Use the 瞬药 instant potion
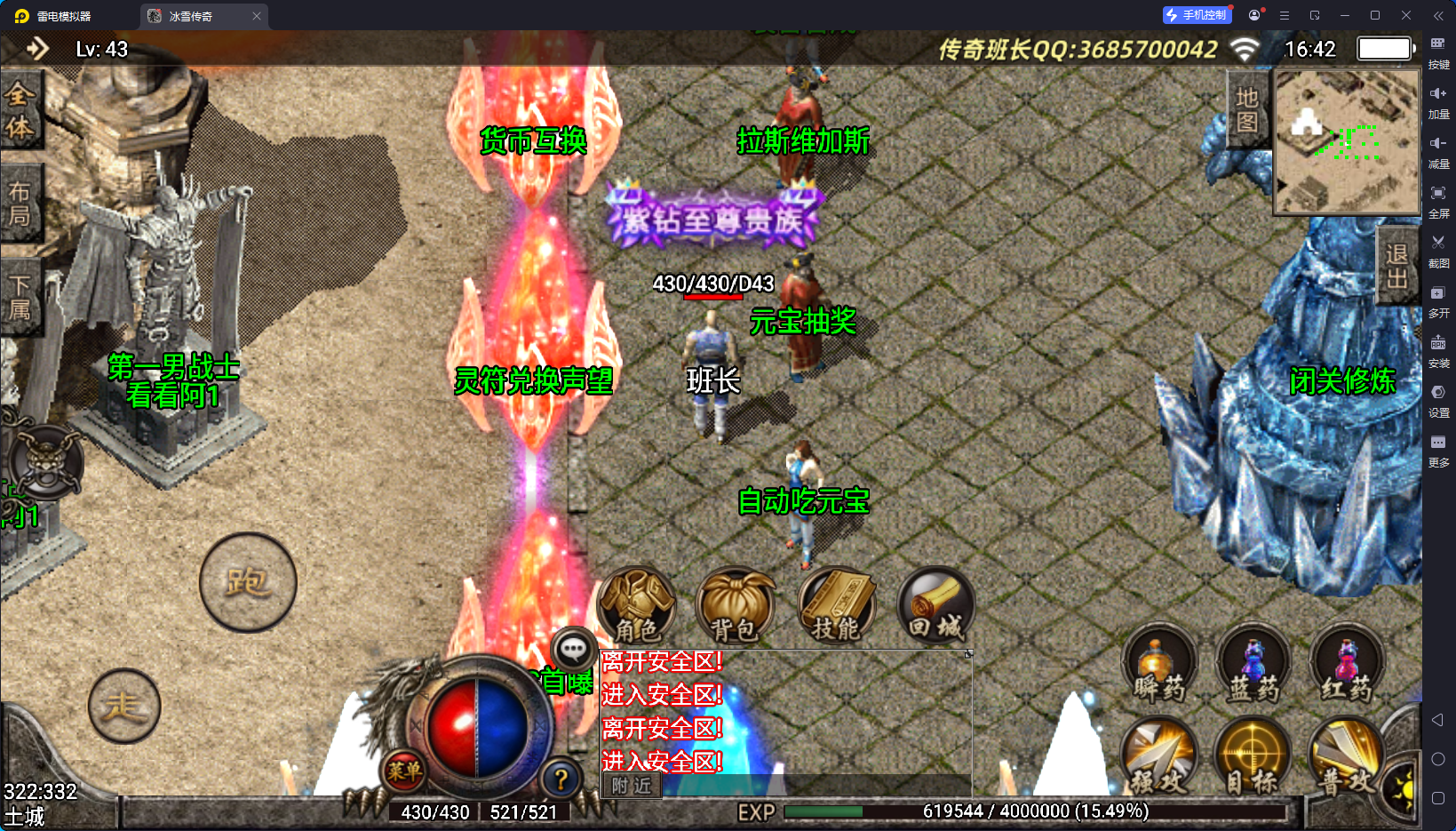 click(x=1159, y=665)
